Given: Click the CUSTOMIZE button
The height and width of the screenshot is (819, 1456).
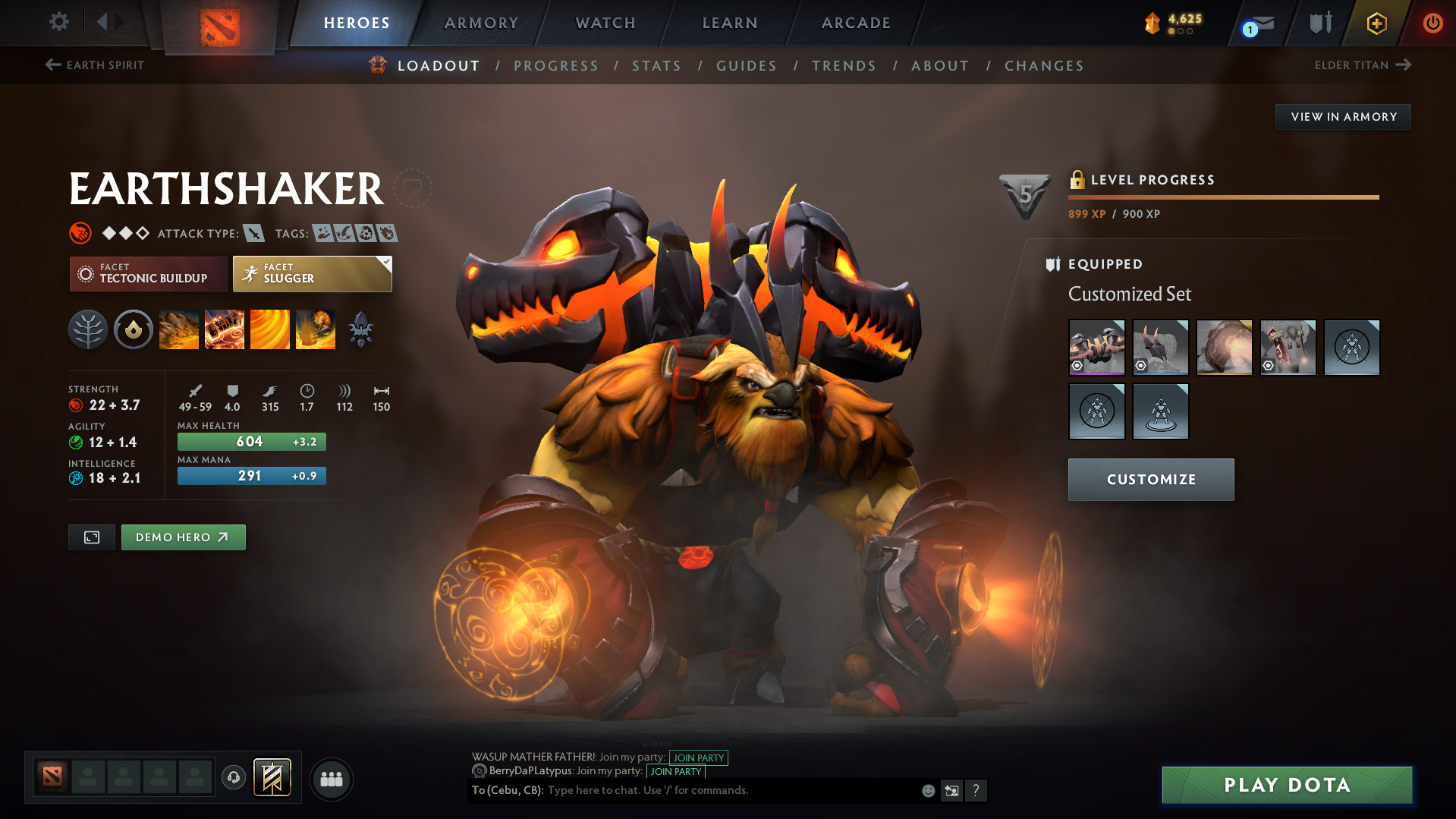Looking at the screenshot, I should pyautogui.click(x=1150, y=479).
